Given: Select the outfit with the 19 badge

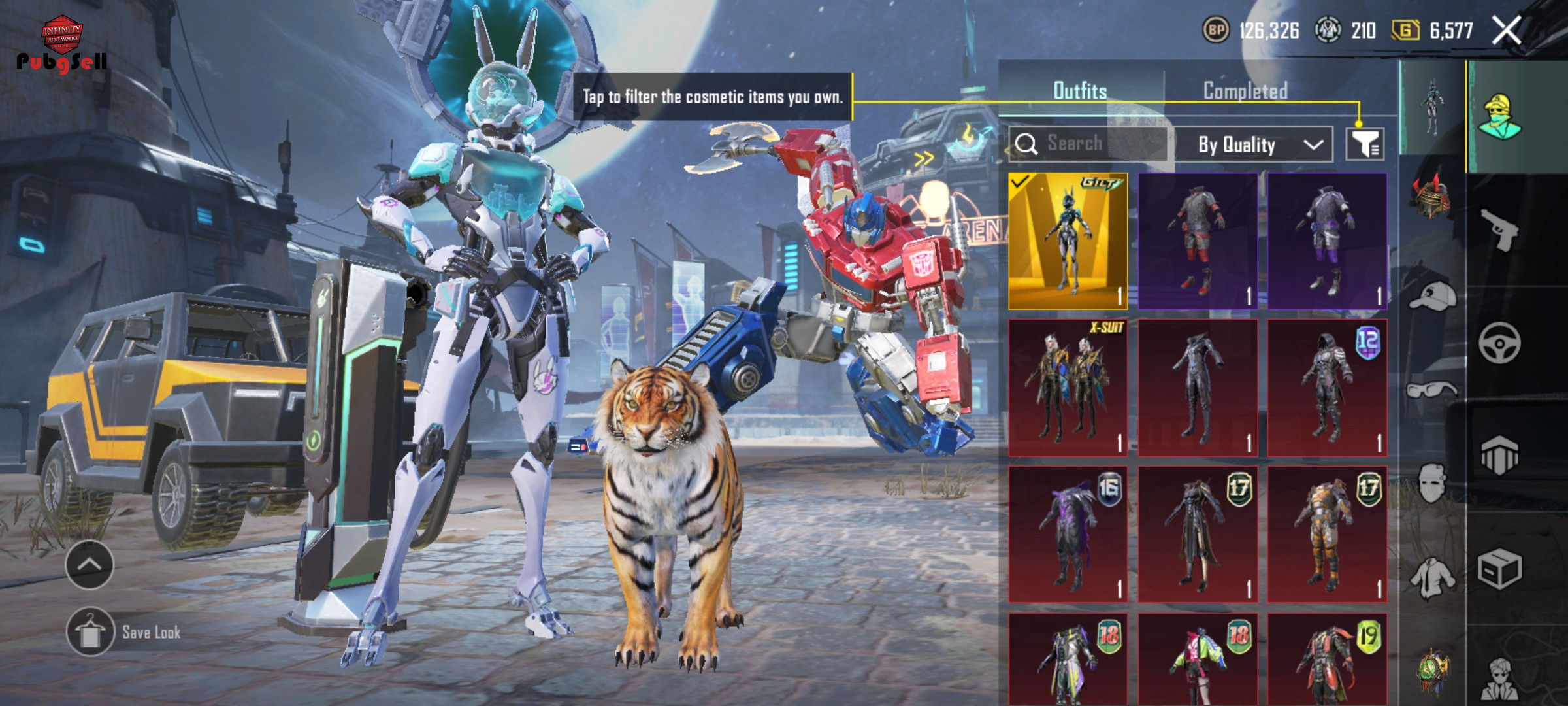Looking at the screenshot, I should point(1327,659).
